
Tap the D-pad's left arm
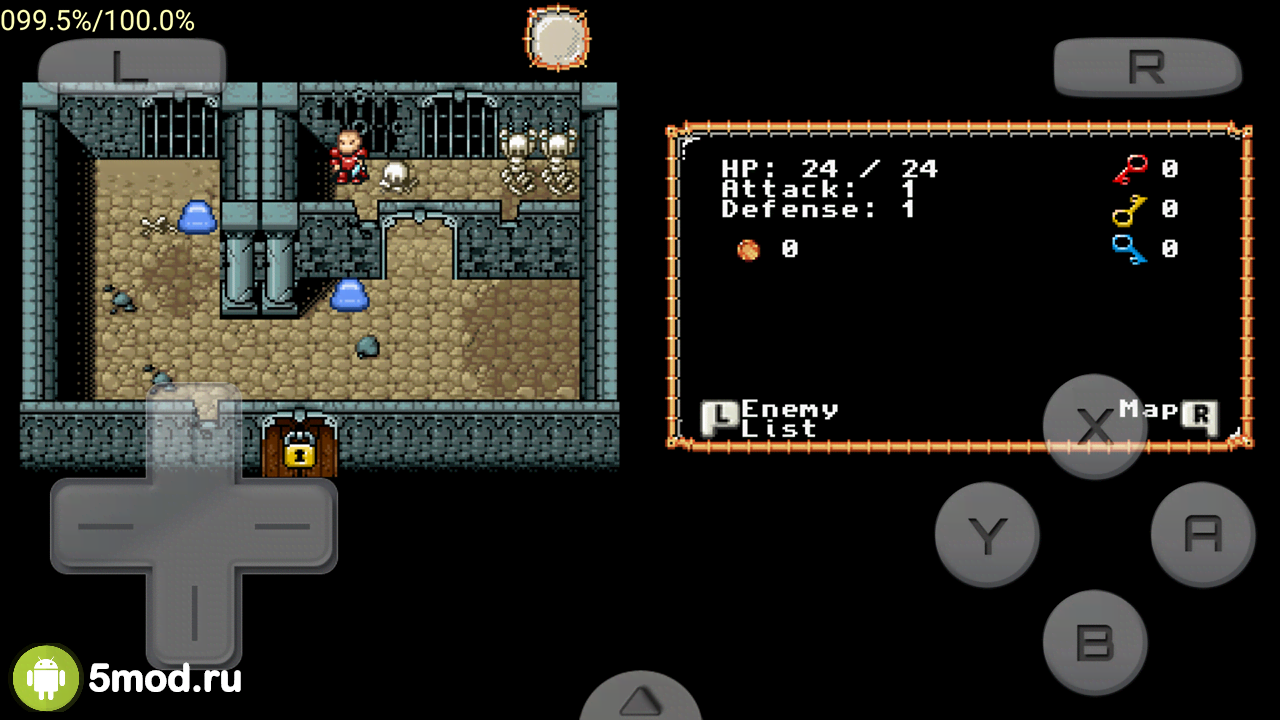[100, 526]
